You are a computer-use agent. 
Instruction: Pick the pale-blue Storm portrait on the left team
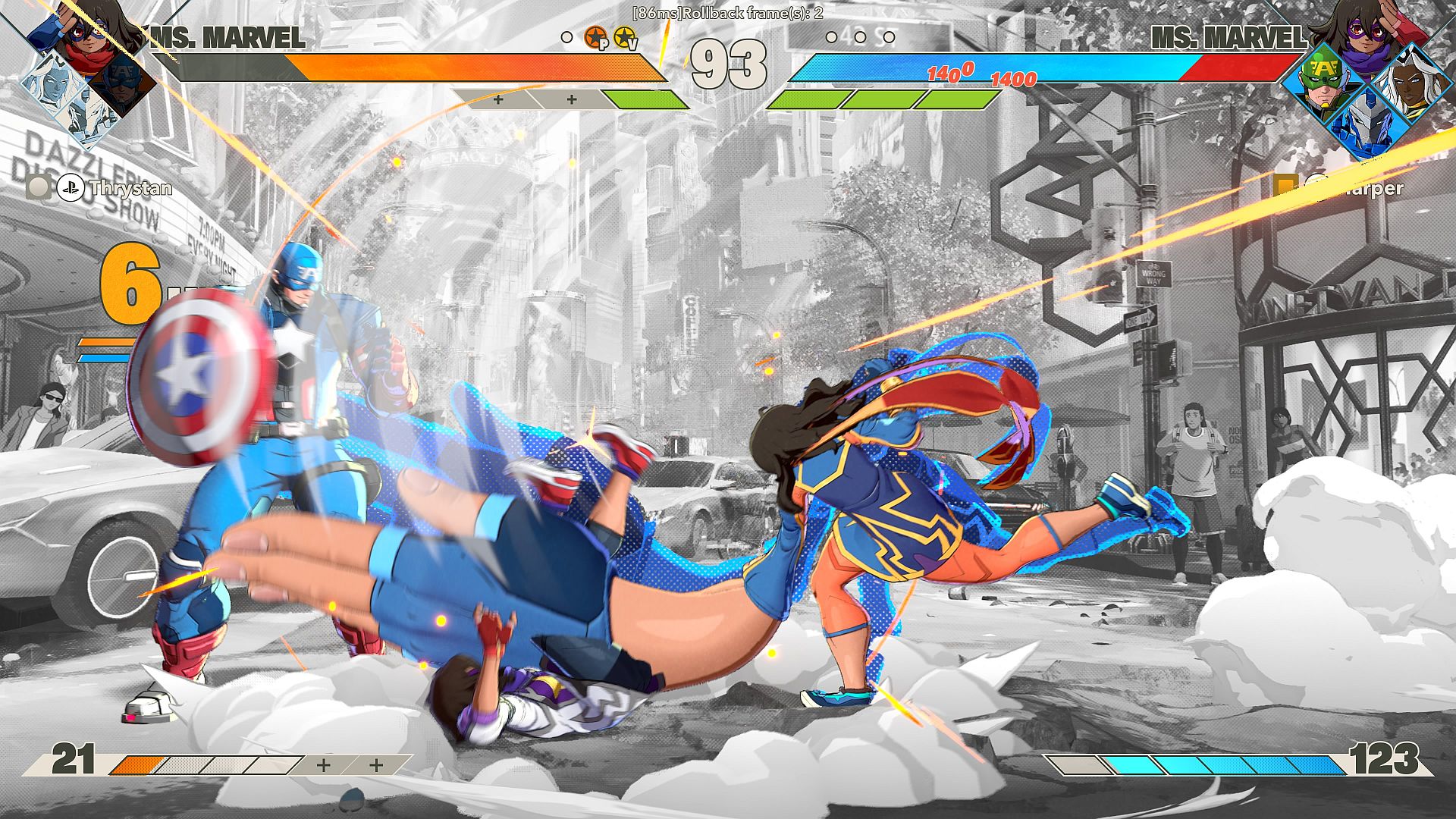(x=56, y=82)
